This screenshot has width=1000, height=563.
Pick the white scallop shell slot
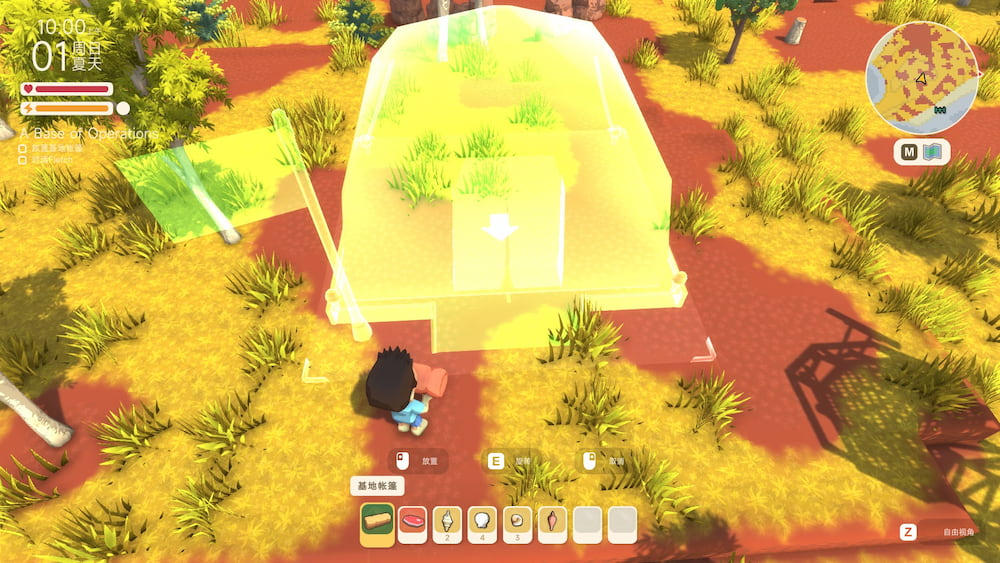(x=482, y=523)
